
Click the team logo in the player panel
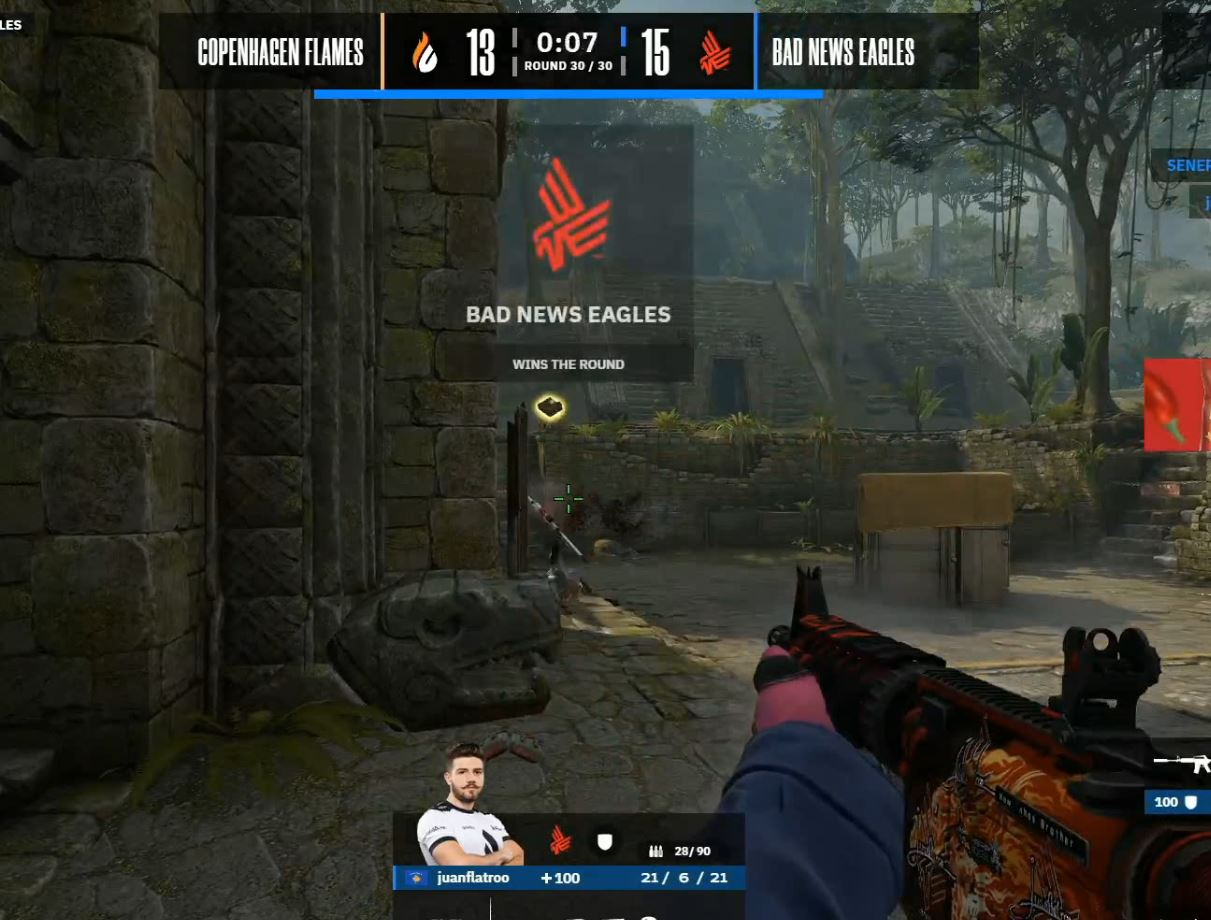tap(560, 841)
